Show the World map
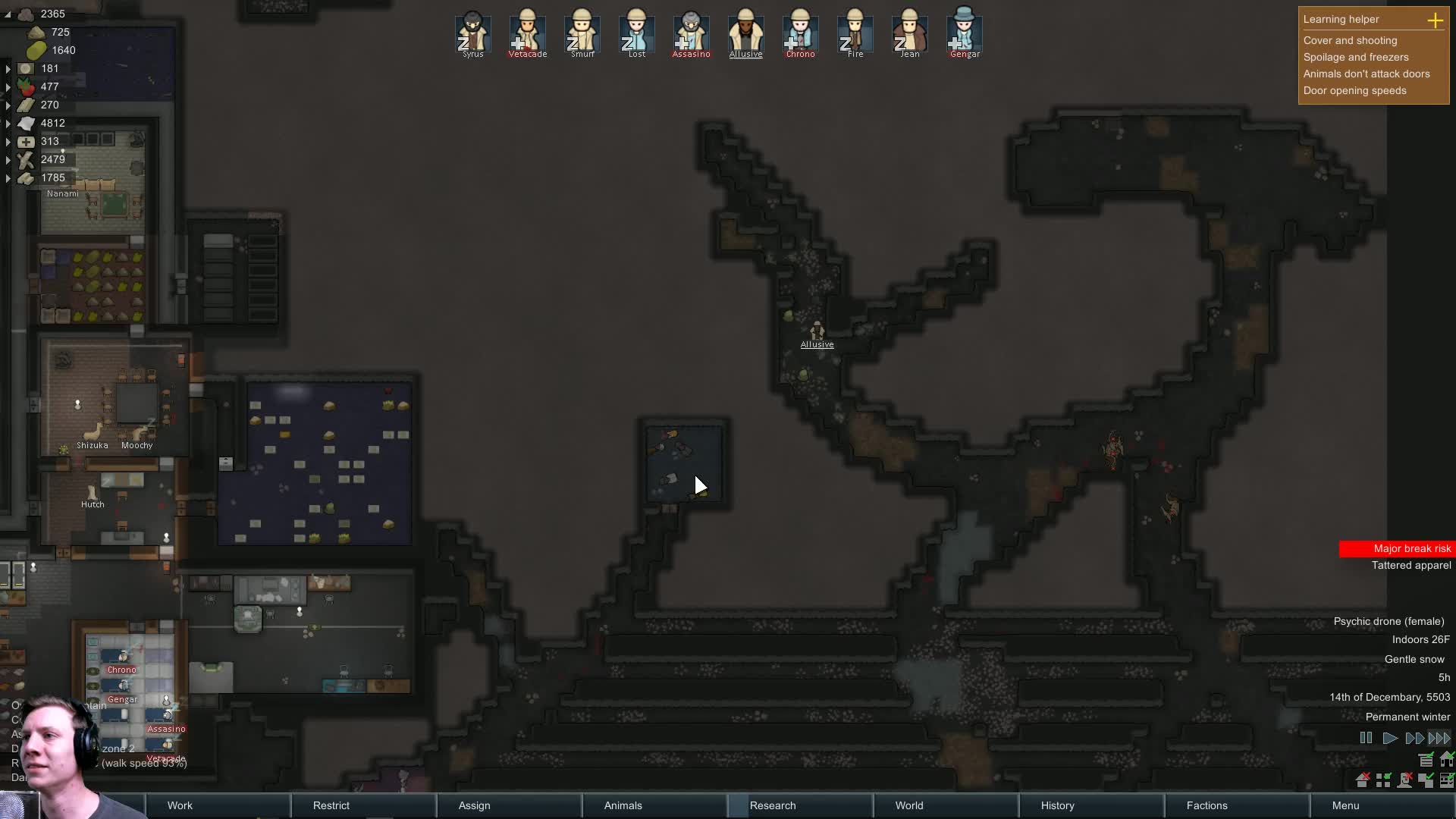 coord(908,805)
